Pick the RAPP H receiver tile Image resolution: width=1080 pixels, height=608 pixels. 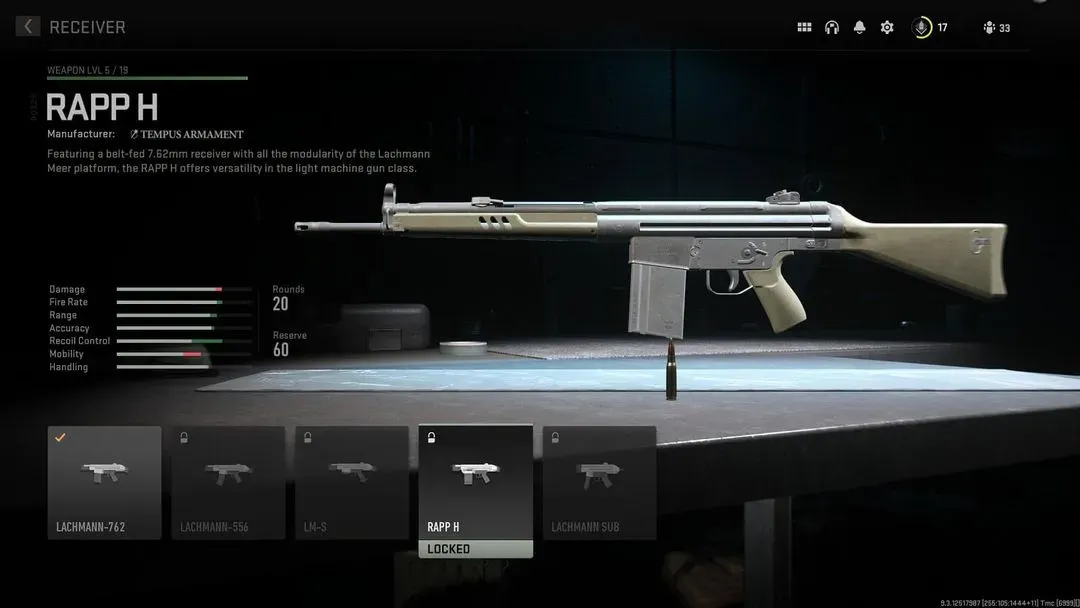475,483
